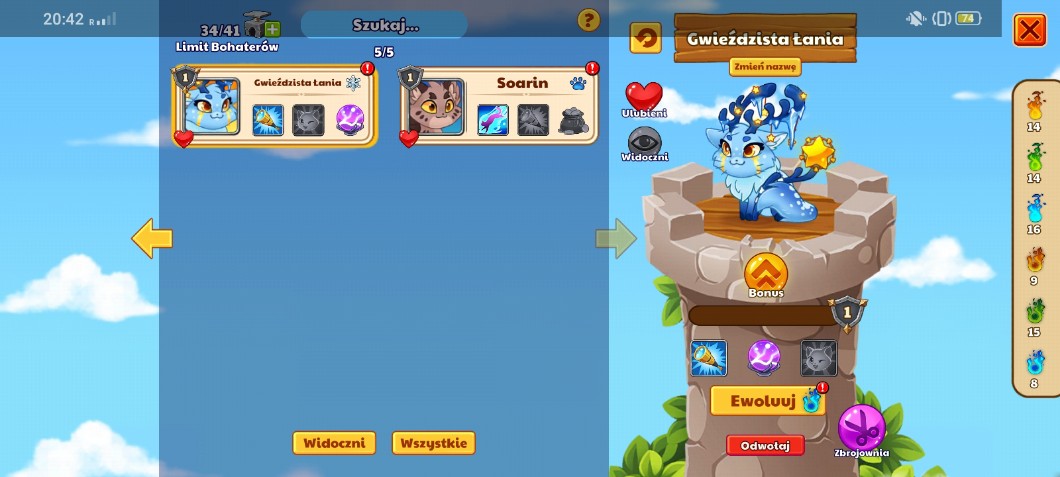The width and height of the screenshot is (1060, 477).
Task: Select the purple lightning orb skill on tower
Action: tap(764, 357)
